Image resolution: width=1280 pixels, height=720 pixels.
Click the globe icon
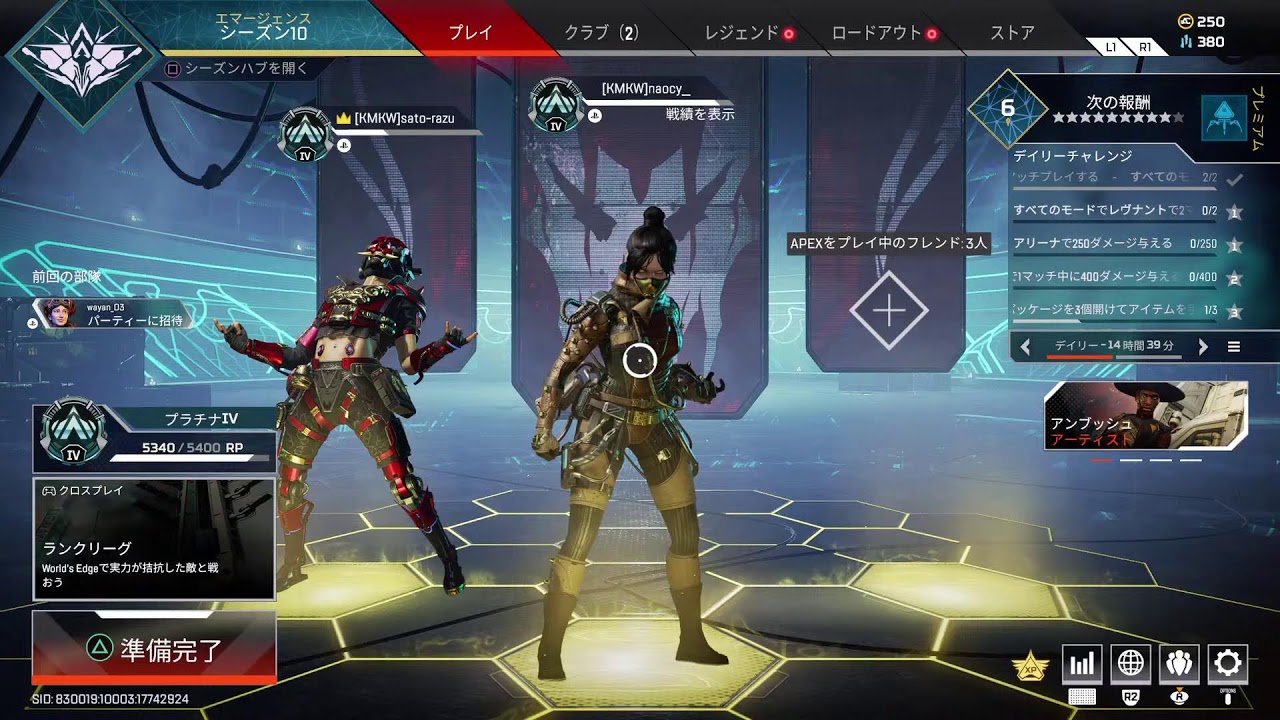pyautogui.click(x=1130, y=663)
